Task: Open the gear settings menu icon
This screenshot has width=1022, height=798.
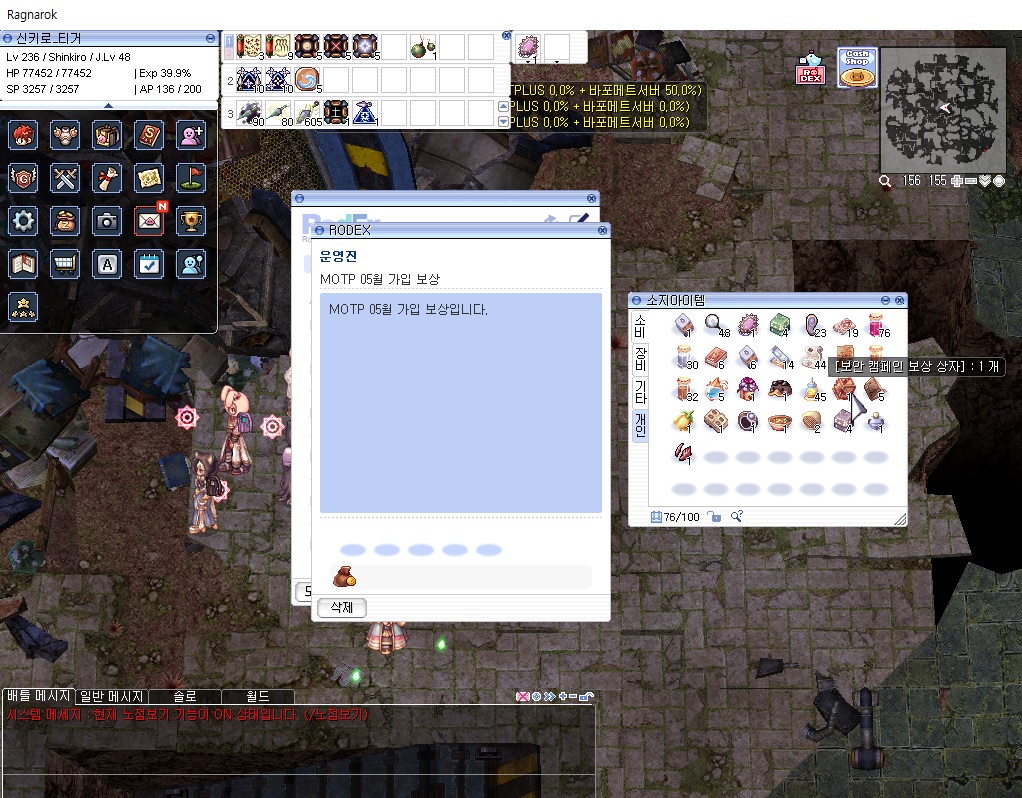Action: coord(23,220)
